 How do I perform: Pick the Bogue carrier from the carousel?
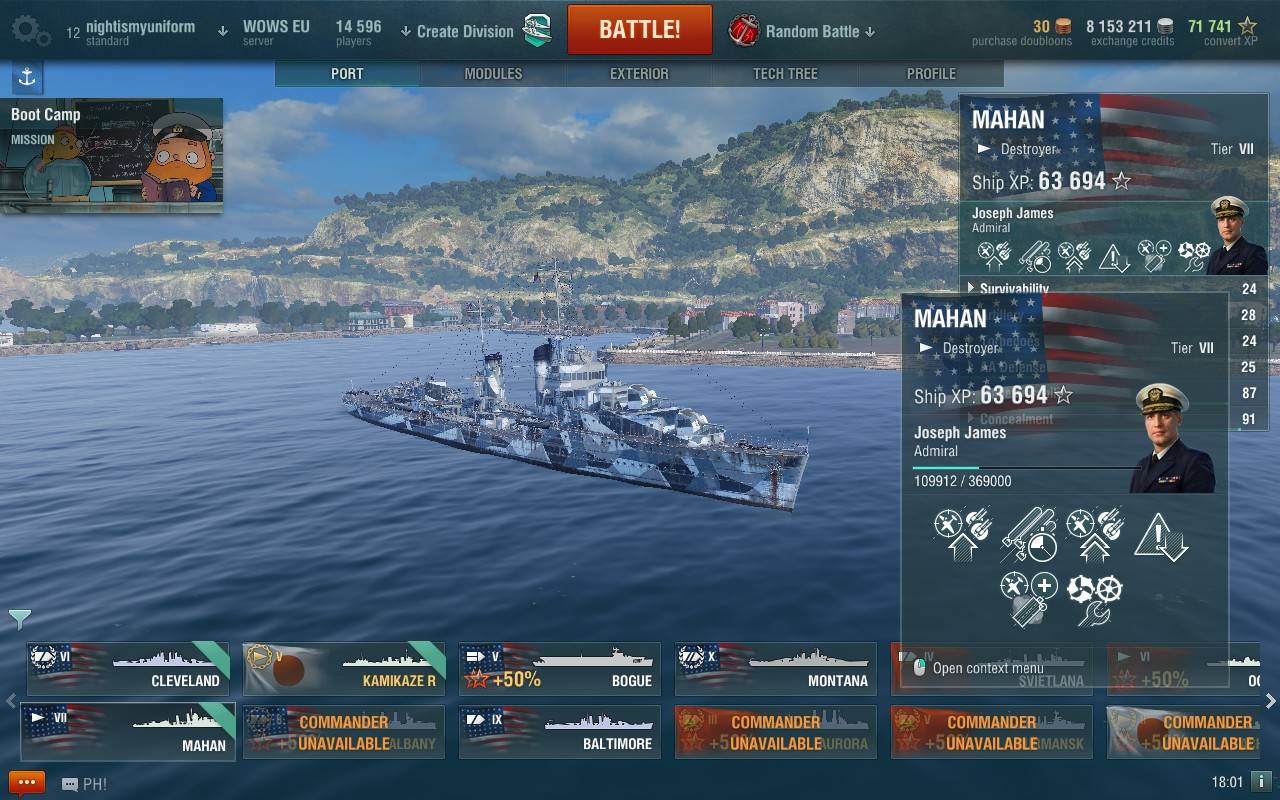pyautogui.click(x=559, y=669)
